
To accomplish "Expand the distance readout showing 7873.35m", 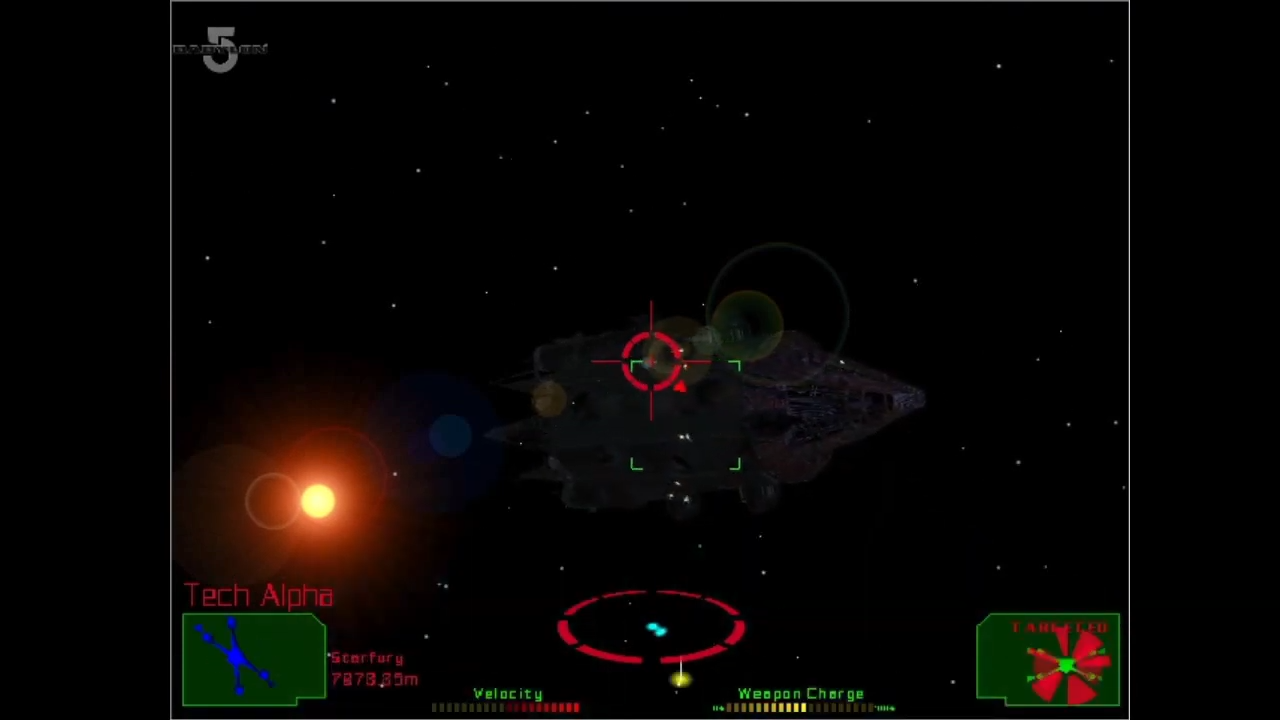I will [373, 679].
